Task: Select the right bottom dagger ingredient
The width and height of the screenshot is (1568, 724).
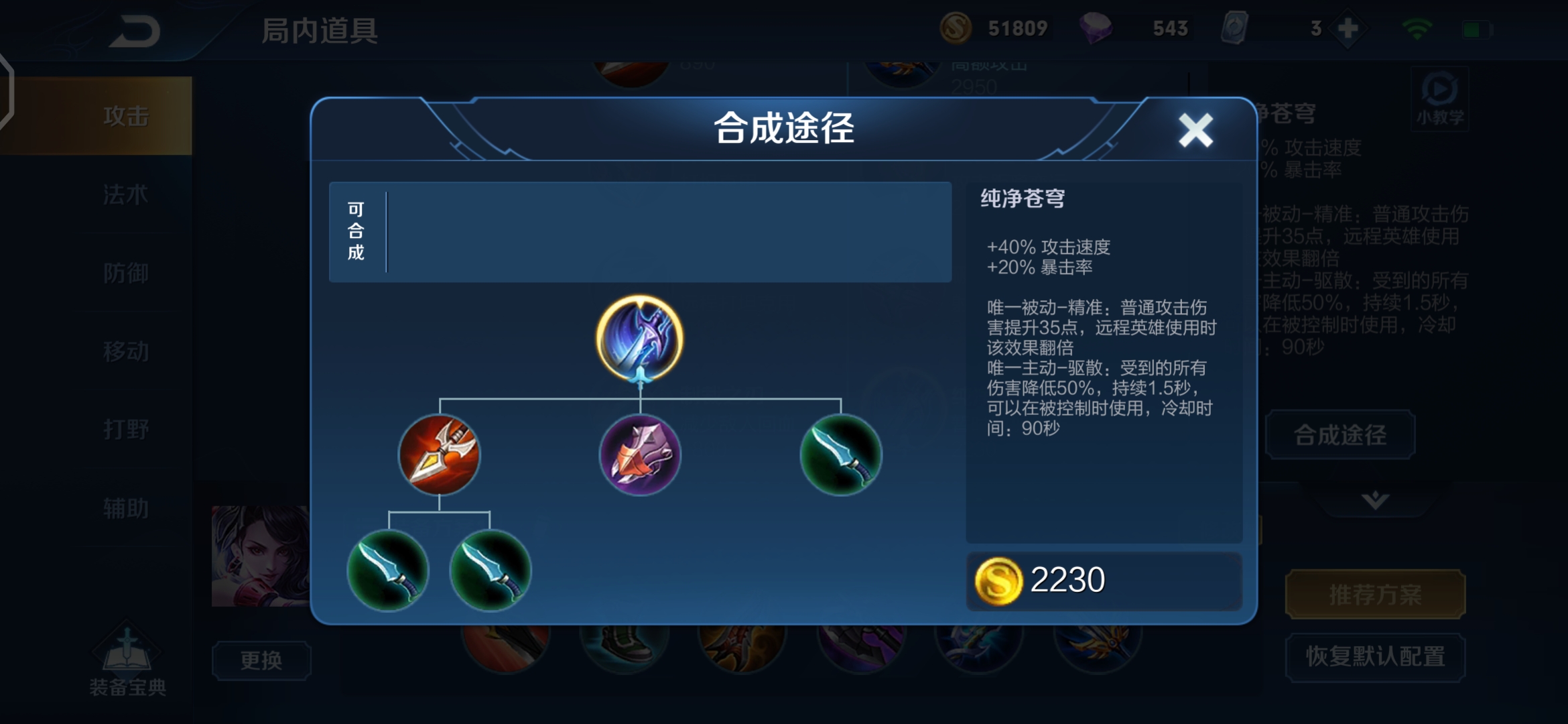Action: tap(491, 569)
